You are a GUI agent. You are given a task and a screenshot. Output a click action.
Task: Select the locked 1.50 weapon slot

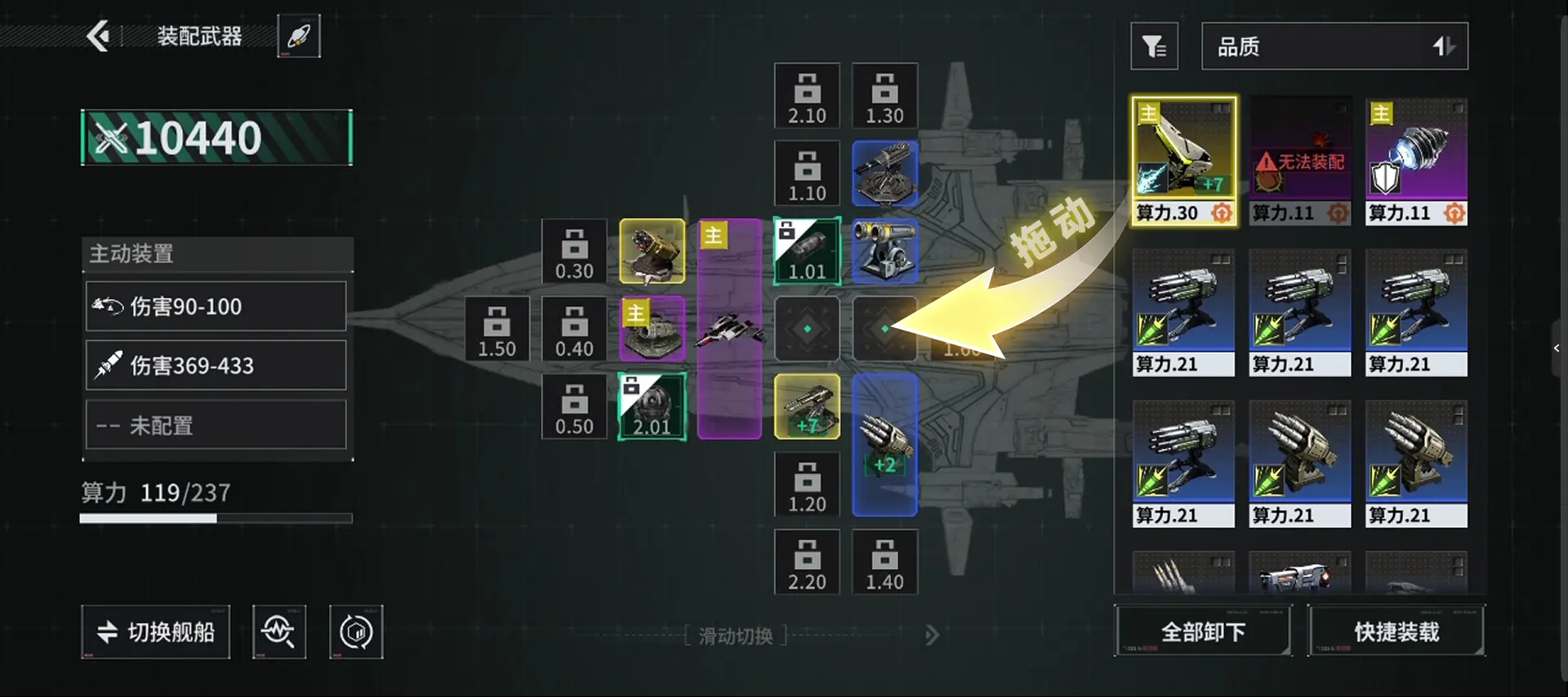coord(497,329)
